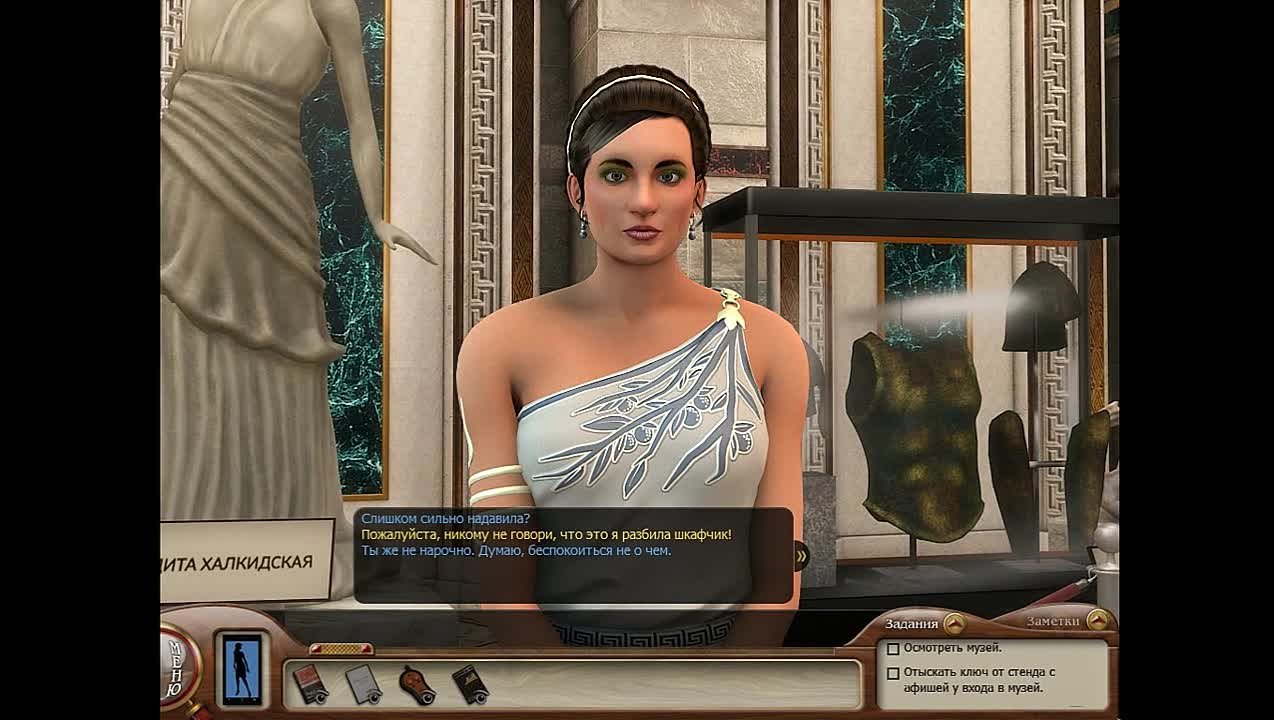Select the white paper sheet inventory item
This screenshot has height=720, width=1274.
coord(362,684)
